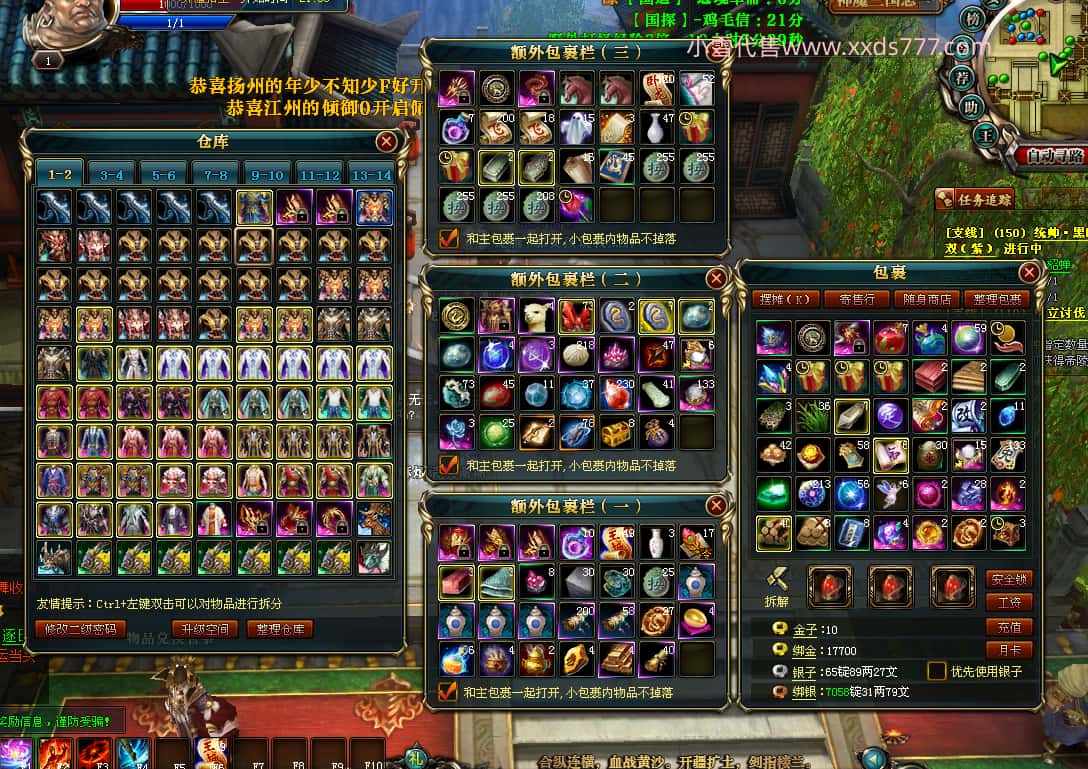Open the 随身商店 portable shop

(927, 299)
